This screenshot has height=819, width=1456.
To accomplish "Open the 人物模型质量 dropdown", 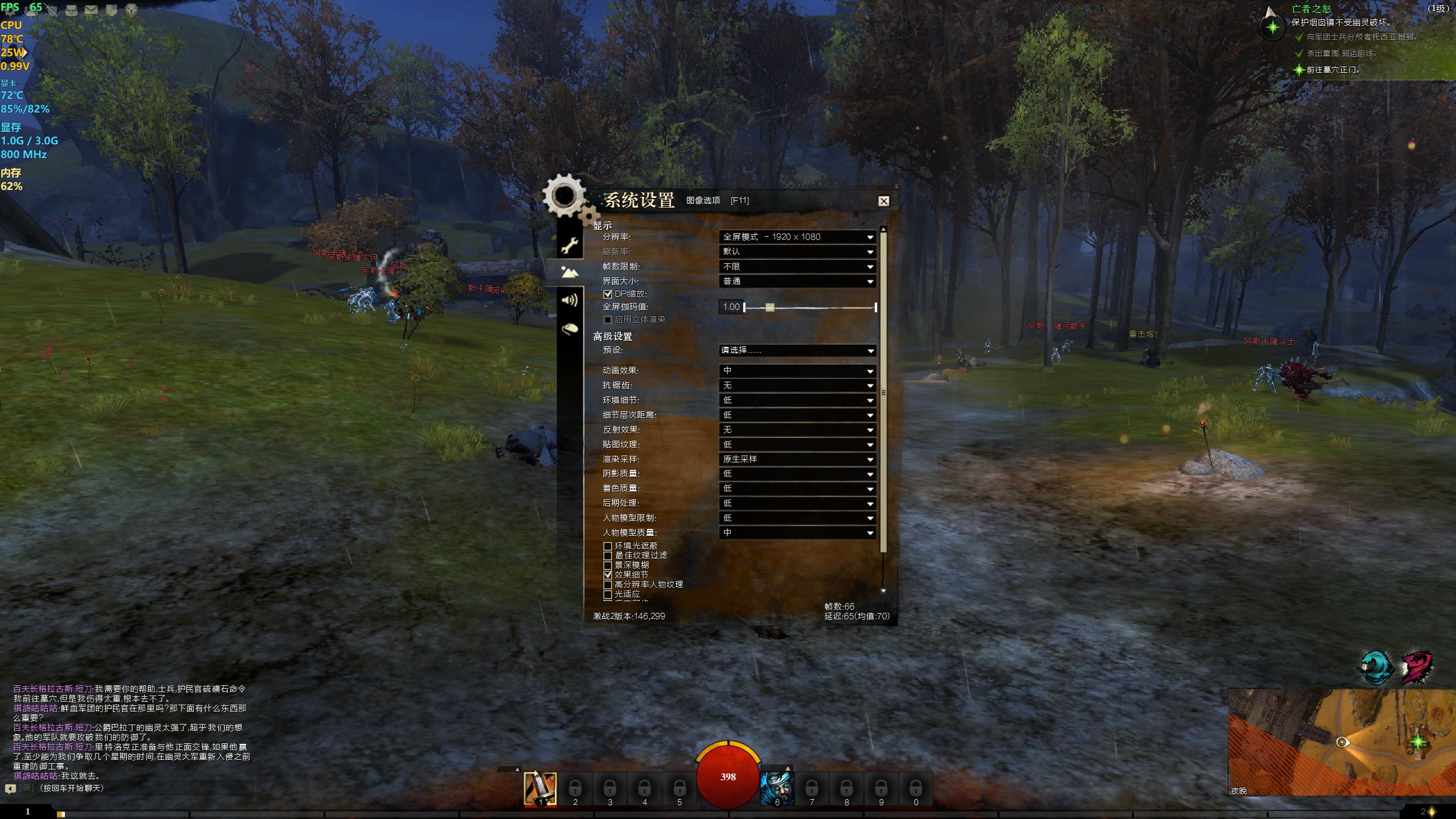I will (x=797, y=533).
